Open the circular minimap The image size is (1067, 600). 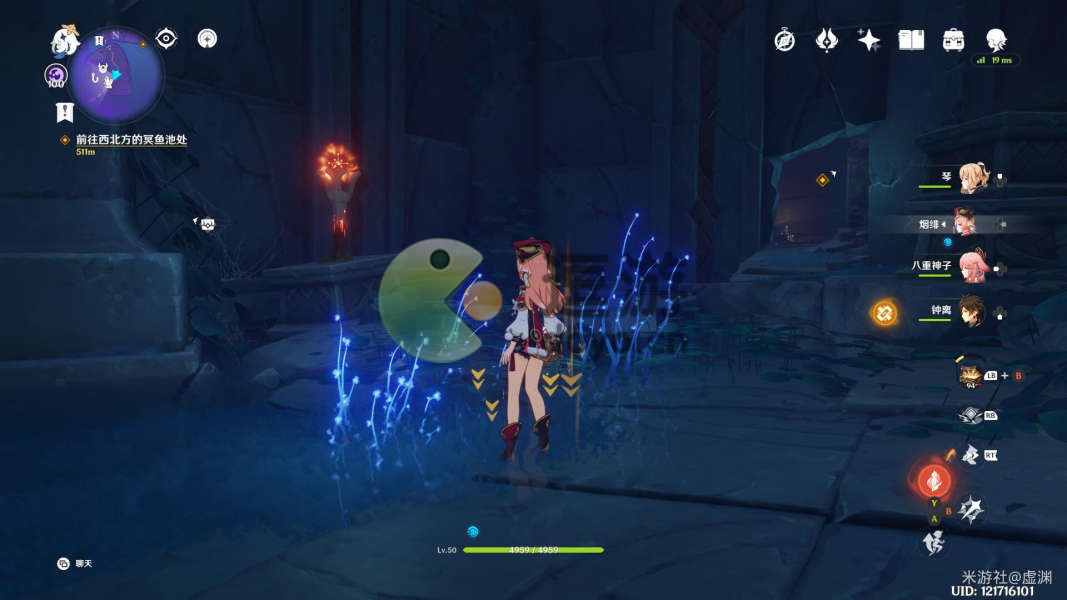116,75
